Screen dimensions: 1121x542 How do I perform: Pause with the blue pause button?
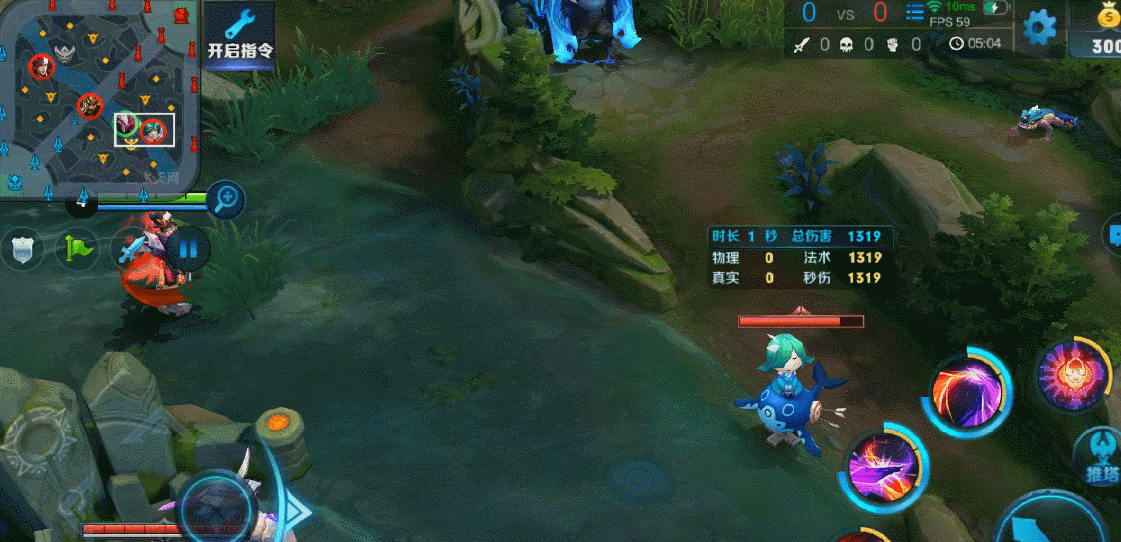(x=187, y=248)
